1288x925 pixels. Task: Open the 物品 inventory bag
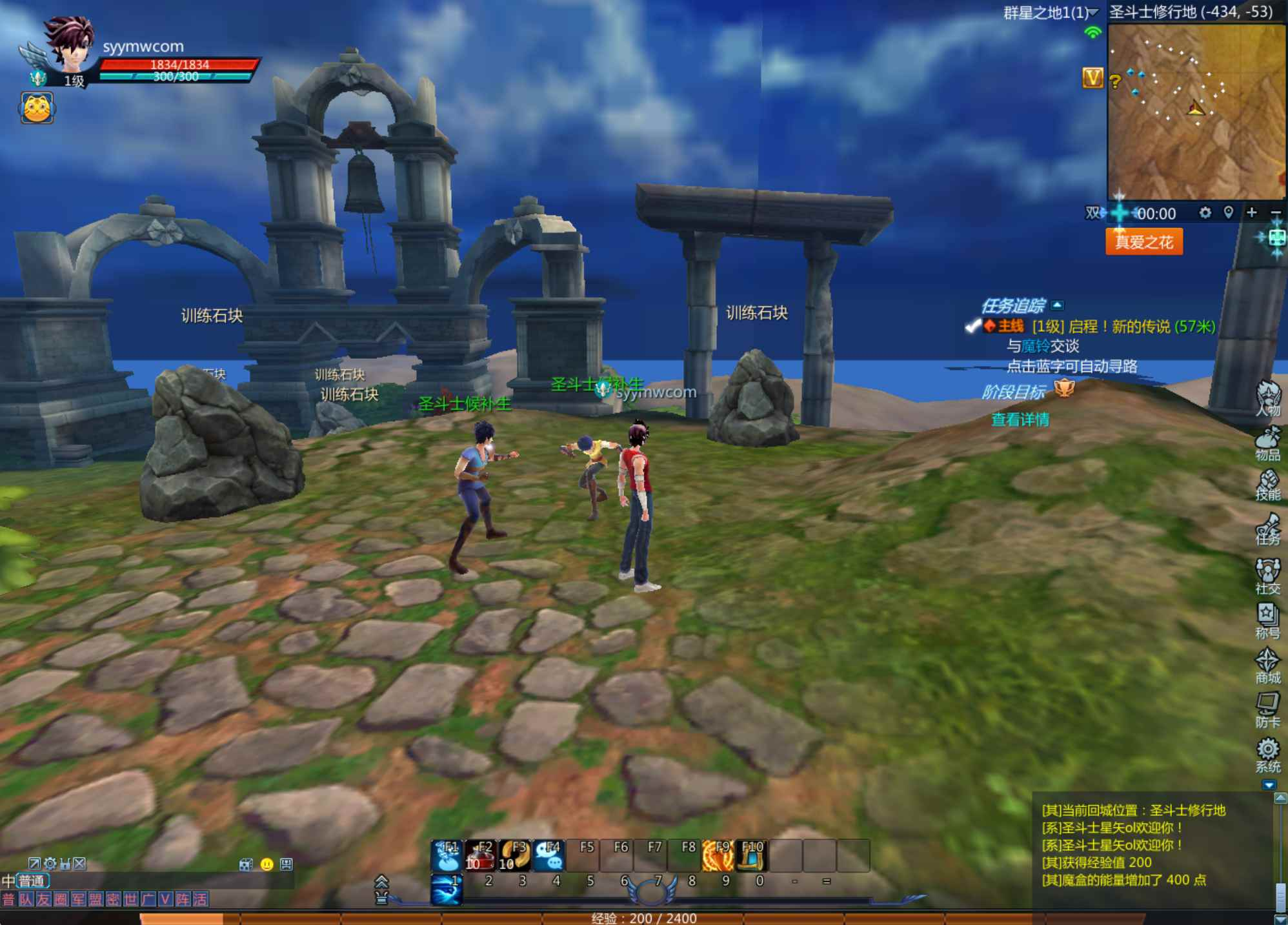pos(1268,443)
